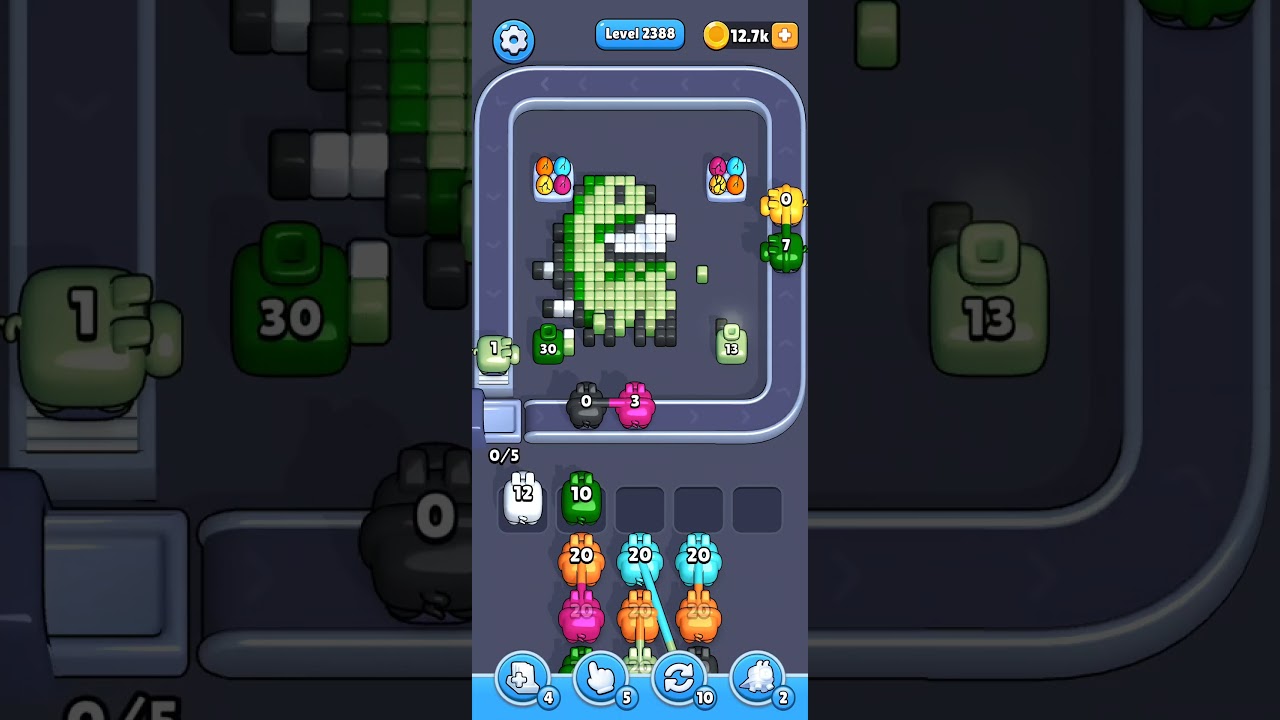
Task: Tap the shuffle booster costing 10
Action: (x=678, y=678)
